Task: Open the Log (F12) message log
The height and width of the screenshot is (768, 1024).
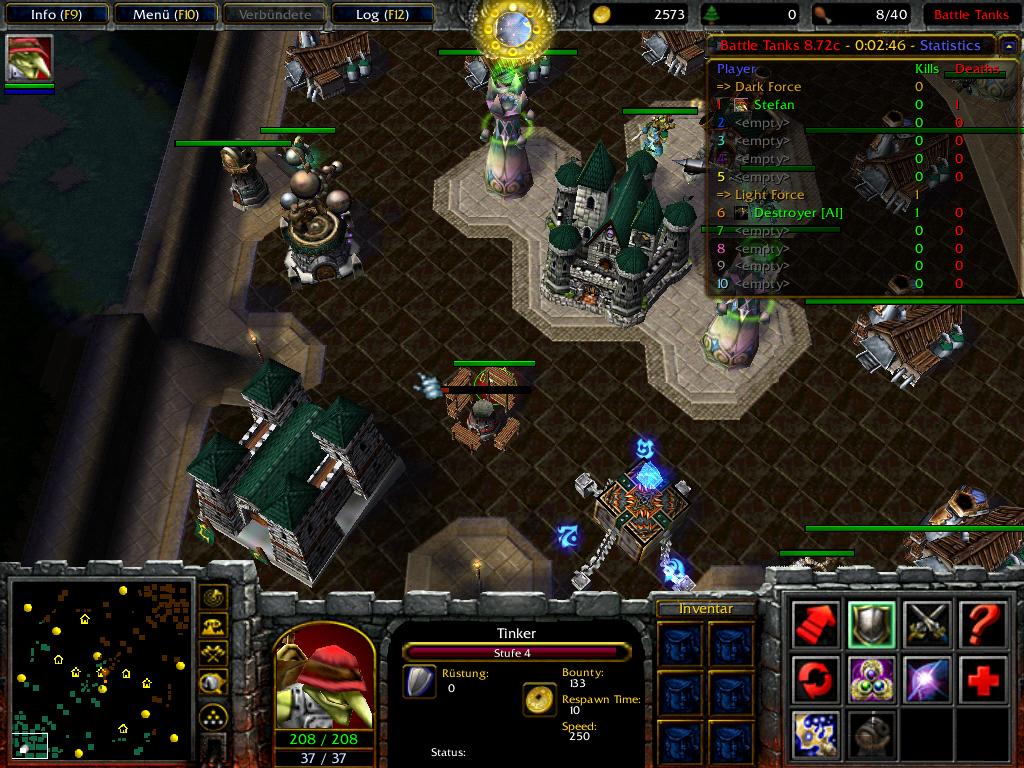Action: 381,15
